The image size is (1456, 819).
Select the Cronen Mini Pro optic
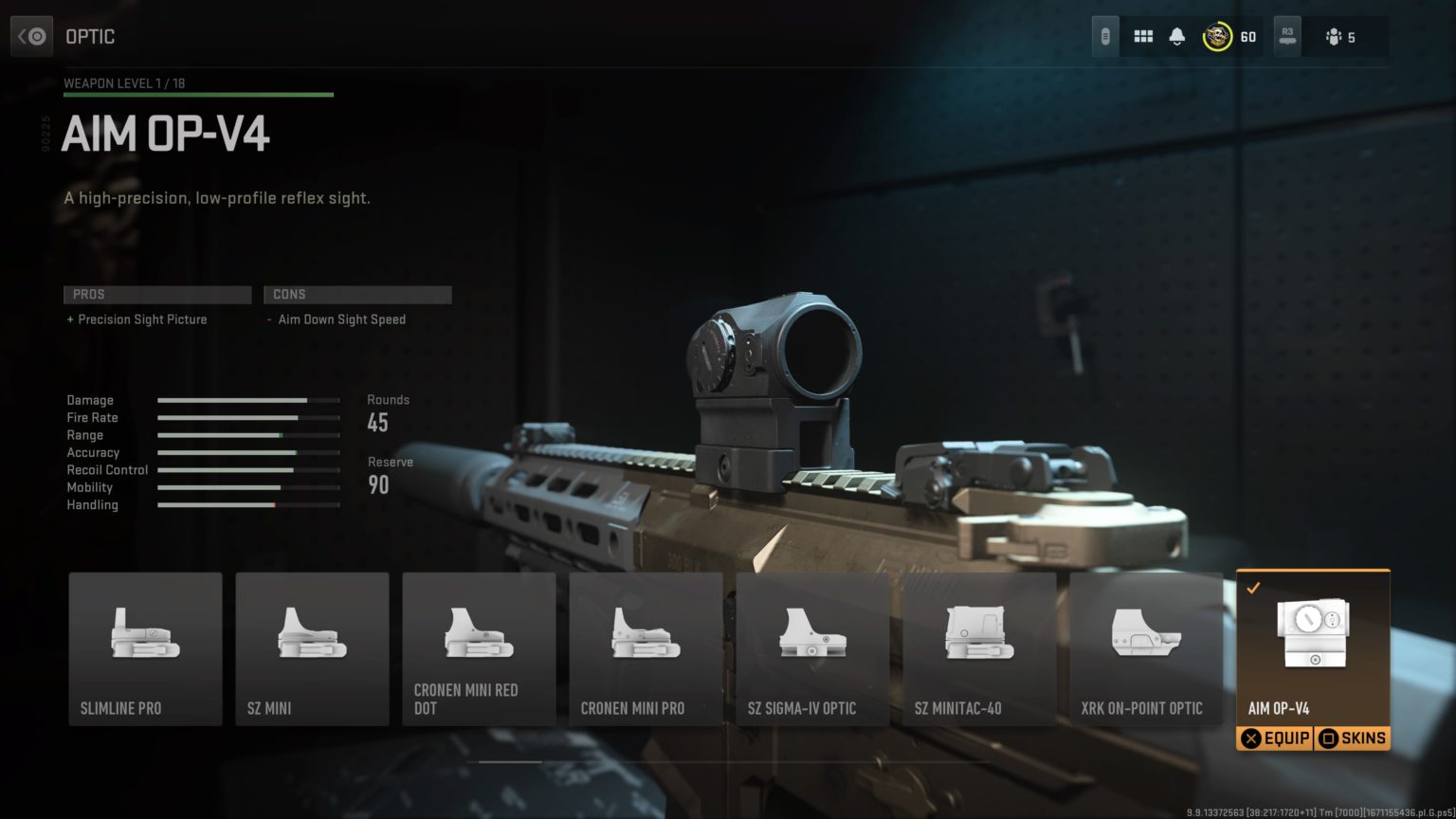tap(646, 649)
